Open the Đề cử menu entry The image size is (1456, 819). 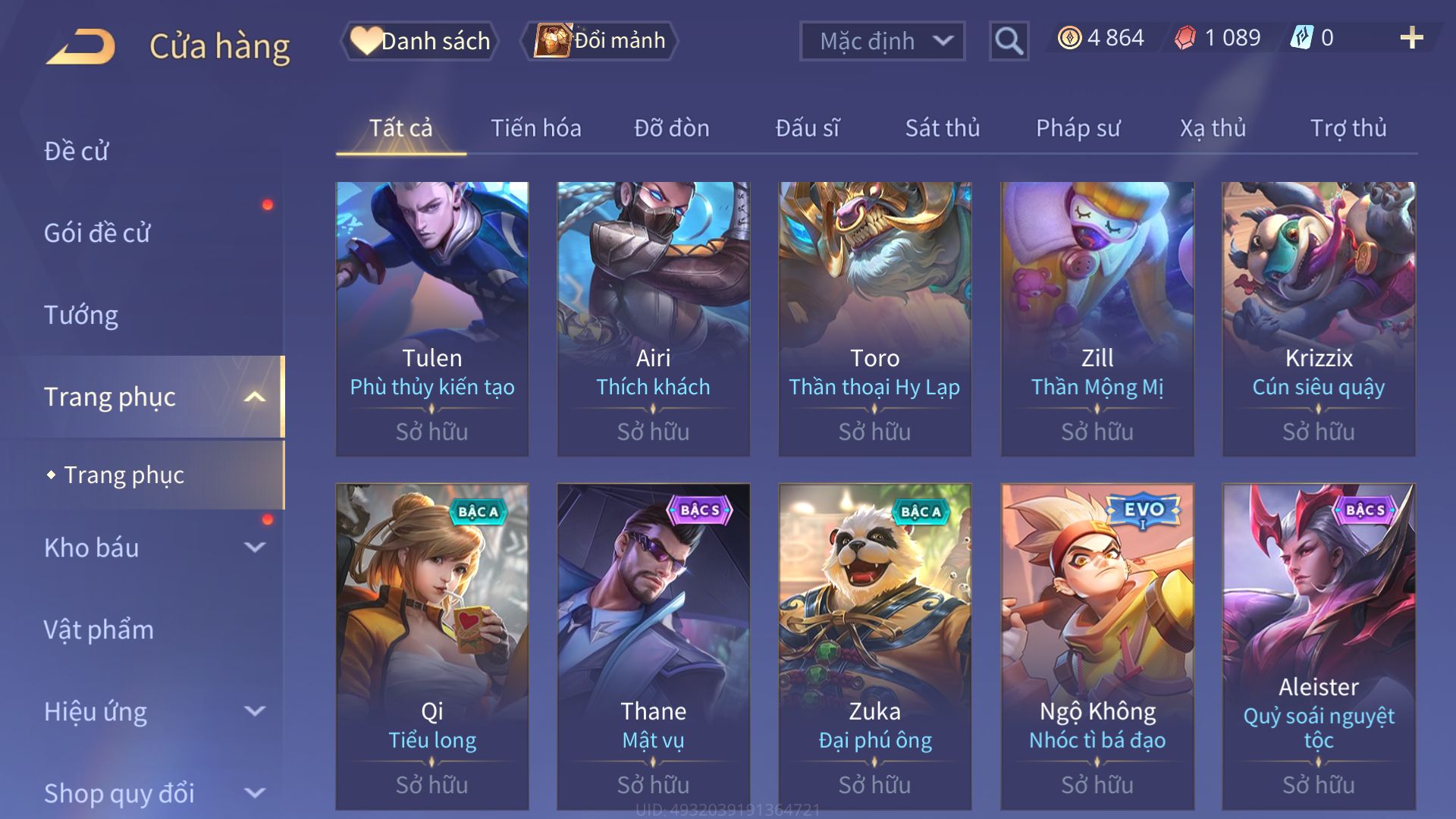click(x=76, y=151)
